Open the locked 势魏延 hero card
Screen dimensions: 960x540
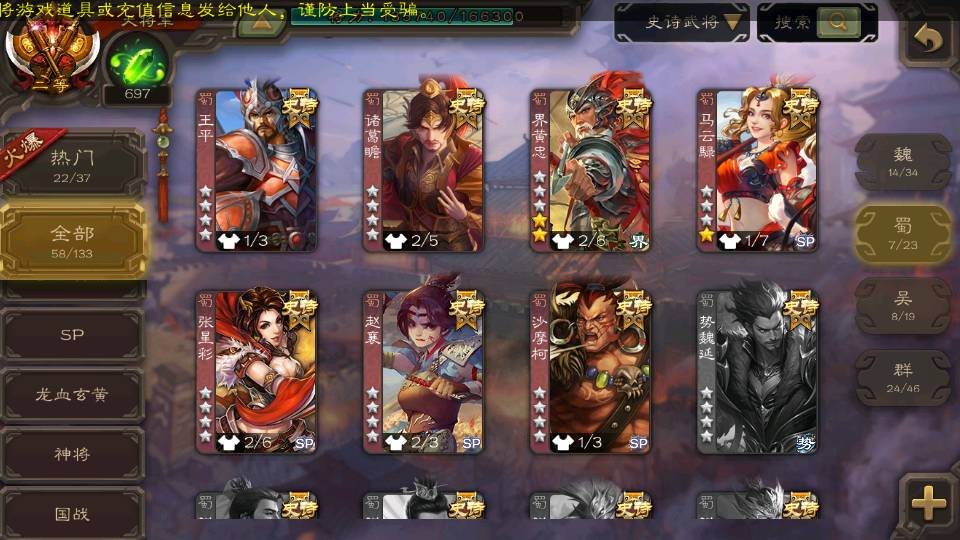(x=757, y=372)
